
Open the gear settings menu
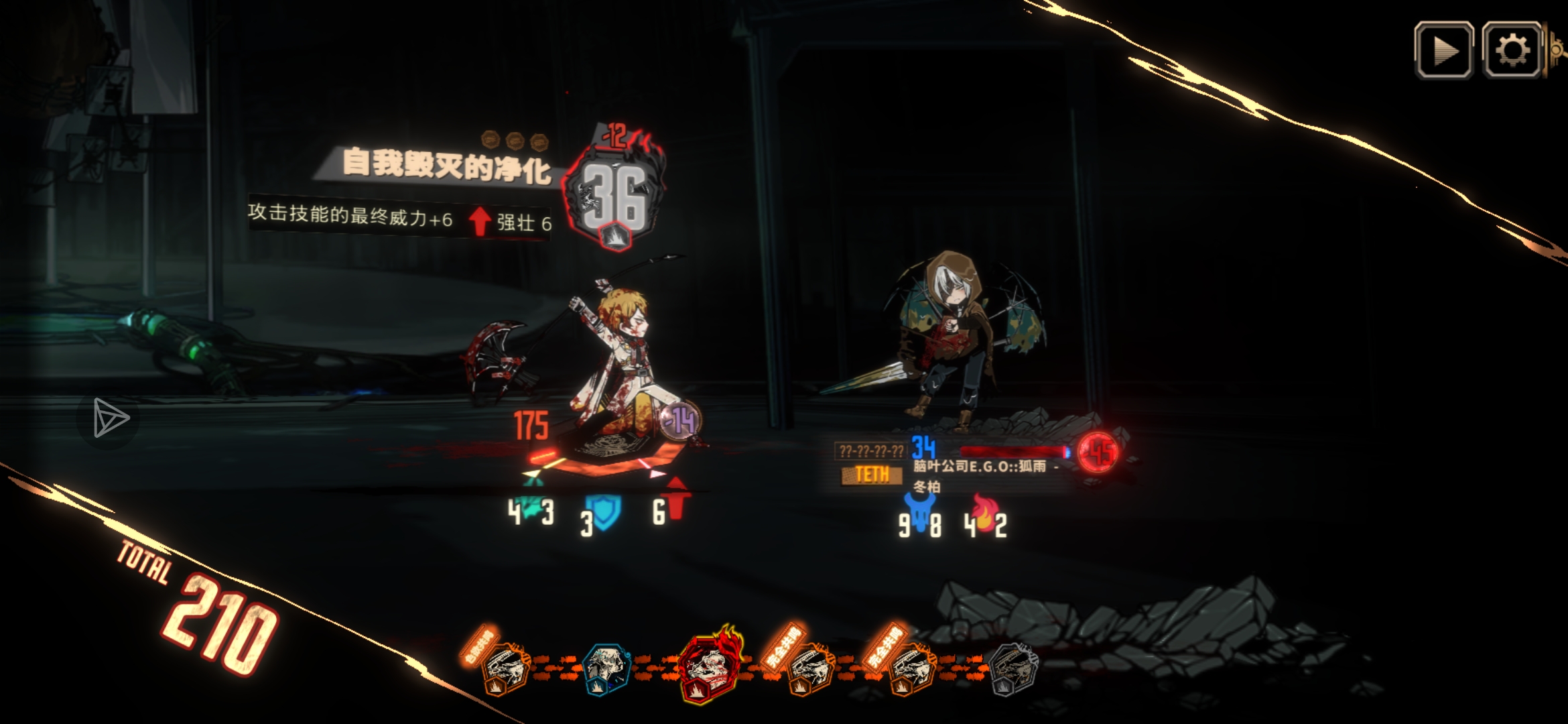pos(1512,50)
